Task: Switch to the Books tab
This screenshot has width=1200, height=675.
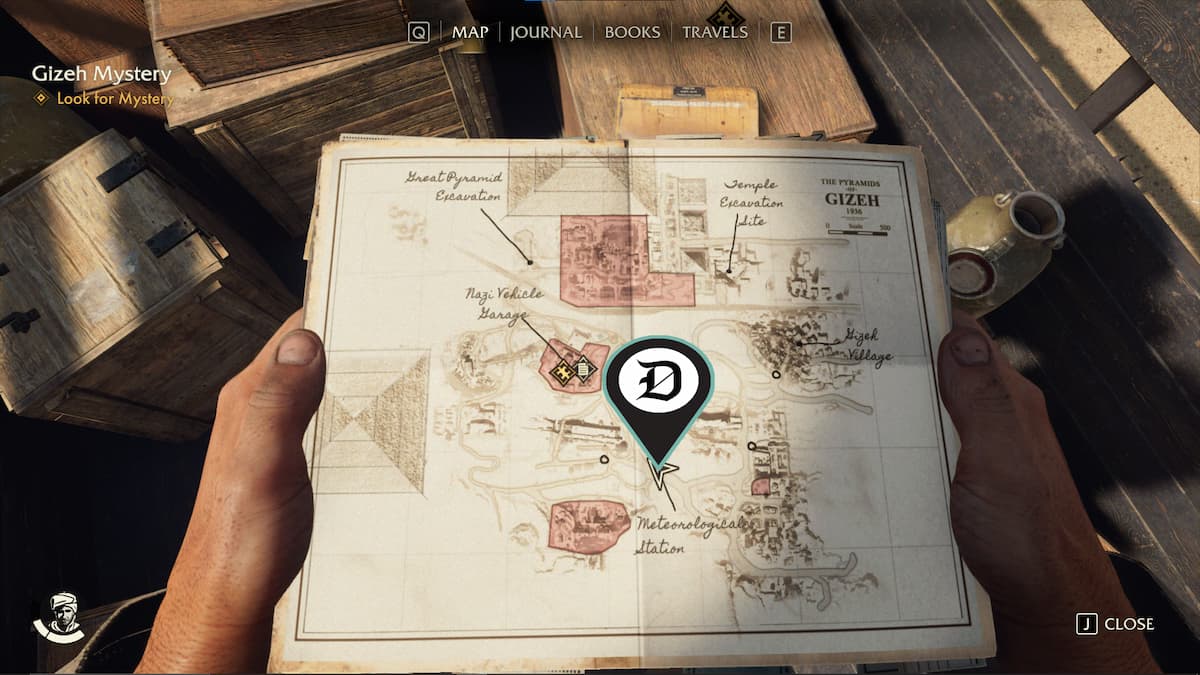Action: pyautogui.click(x=632, y=32)
